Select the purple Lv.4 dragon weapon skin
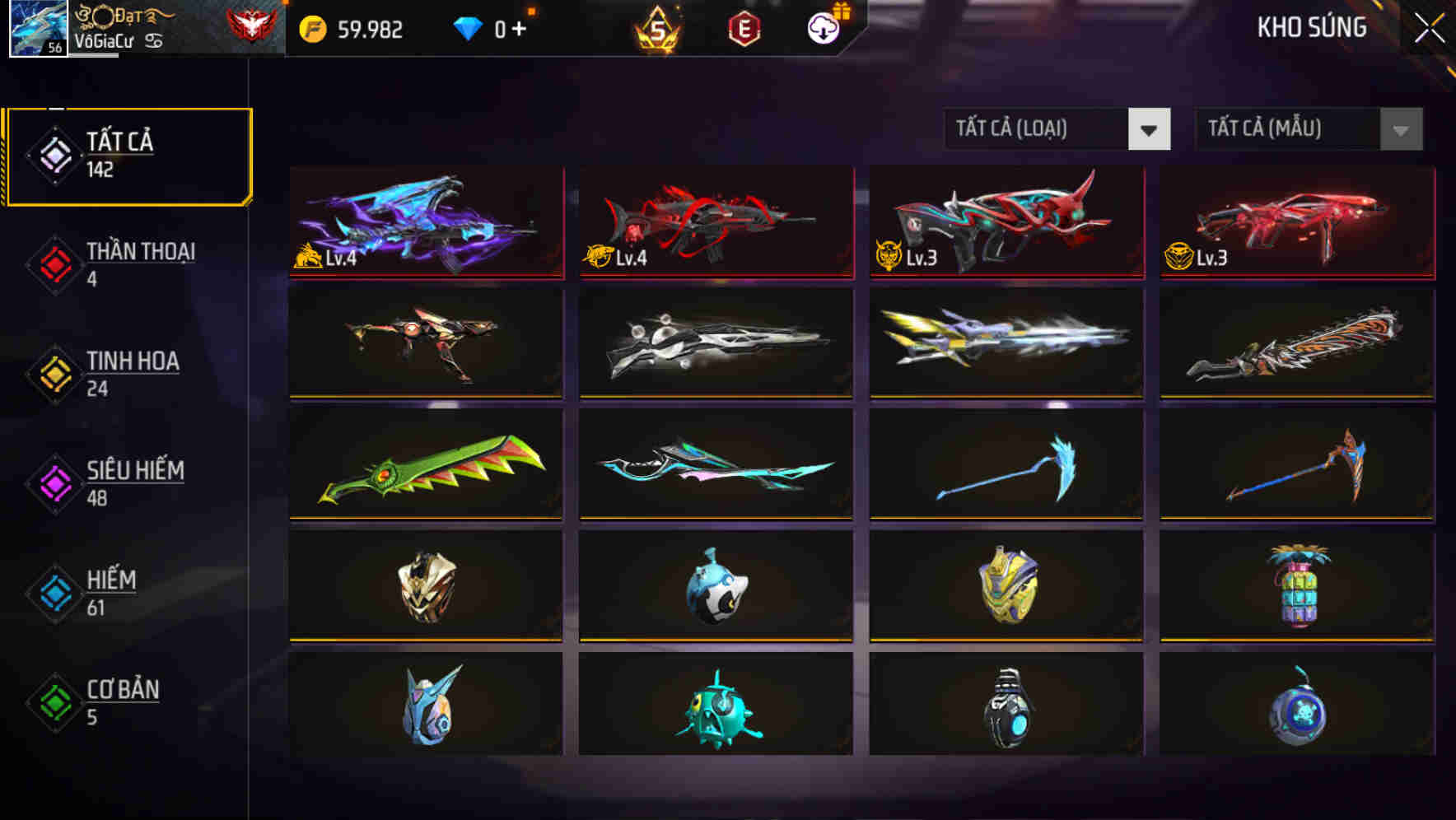Image resolution: width=1456 pixels, height=820 pixels. pyautogui.click(x=425, y=224)
